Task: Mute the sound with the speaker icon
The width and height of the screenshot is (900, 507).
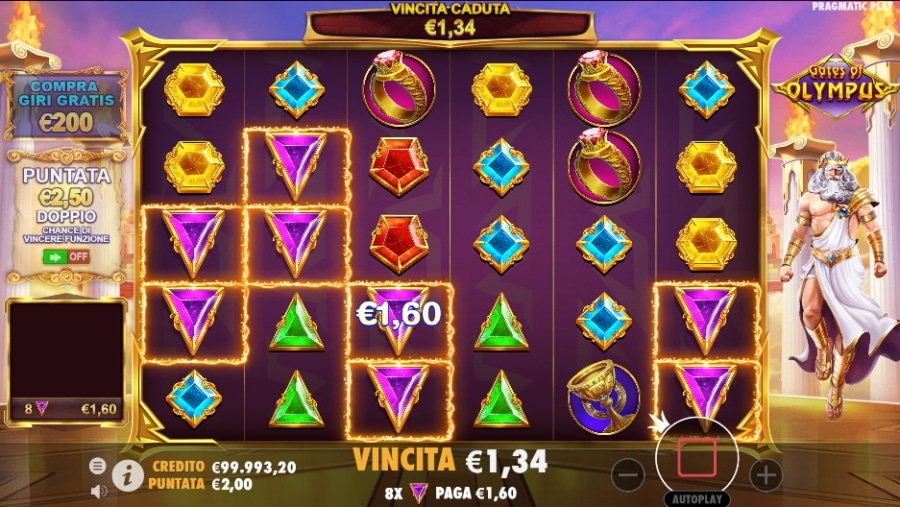Action: tap(99, 491)
